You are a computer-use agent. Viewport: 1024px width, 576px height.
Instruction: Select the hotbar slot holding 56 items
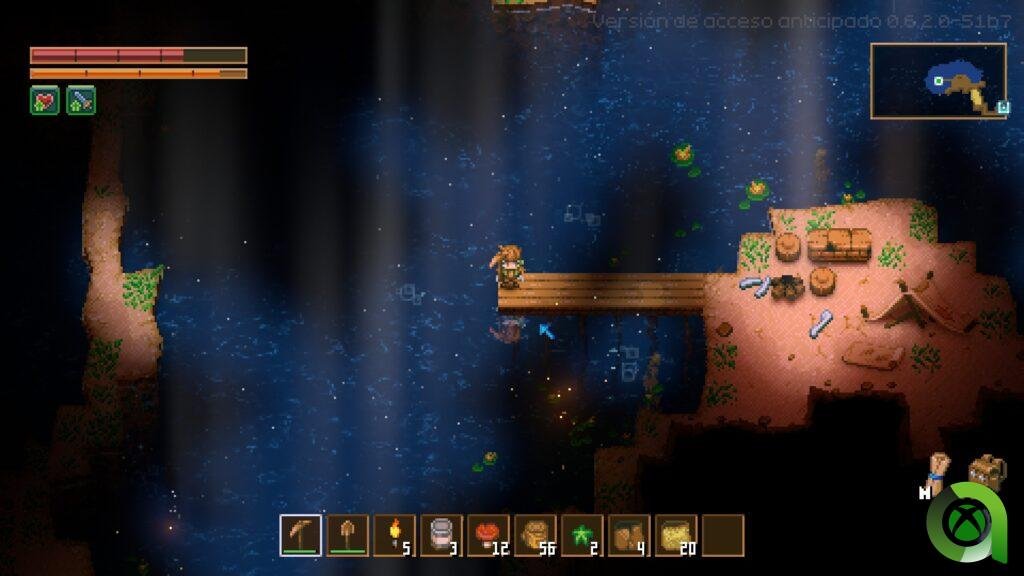535,535
